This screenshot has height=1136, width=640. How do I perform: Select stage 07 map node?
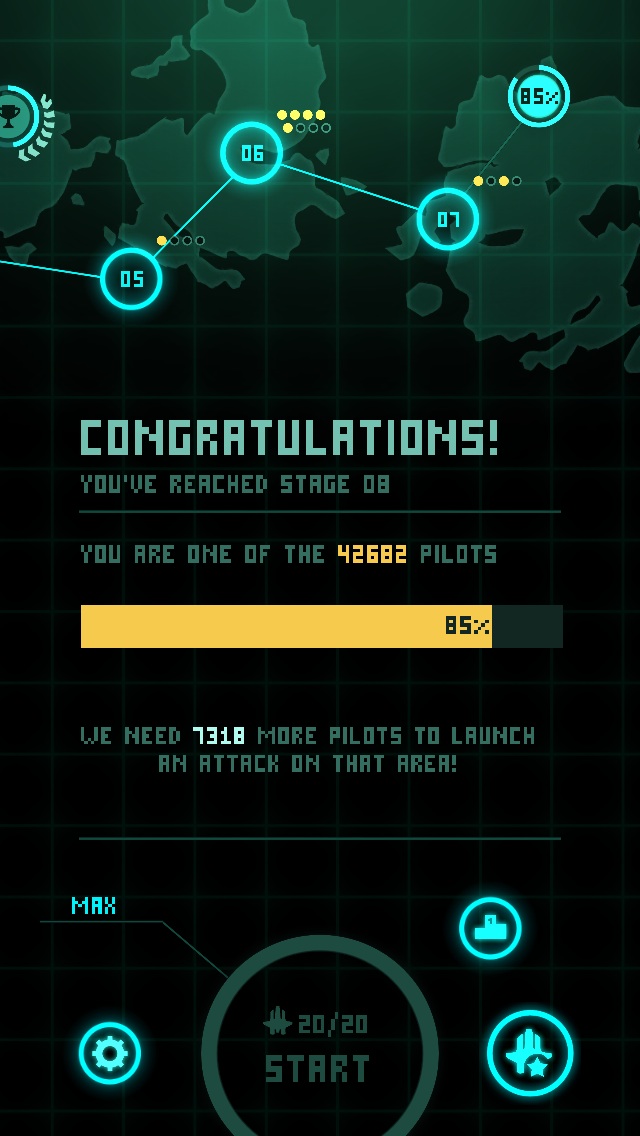tap(447, 219)
